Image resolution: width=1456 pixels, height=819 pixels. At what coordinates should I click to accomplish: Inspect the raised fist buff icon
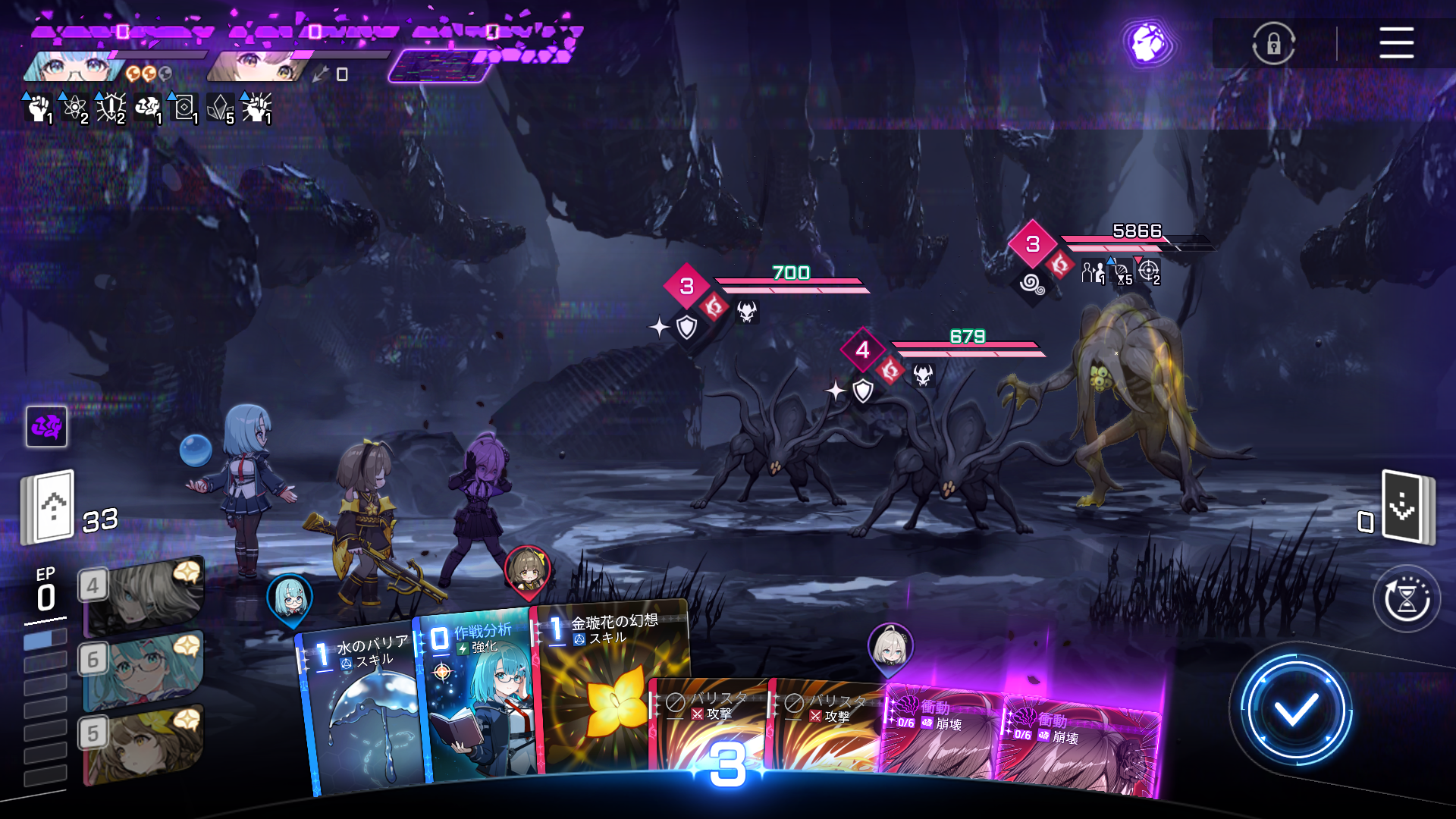(x=37, y=108)
